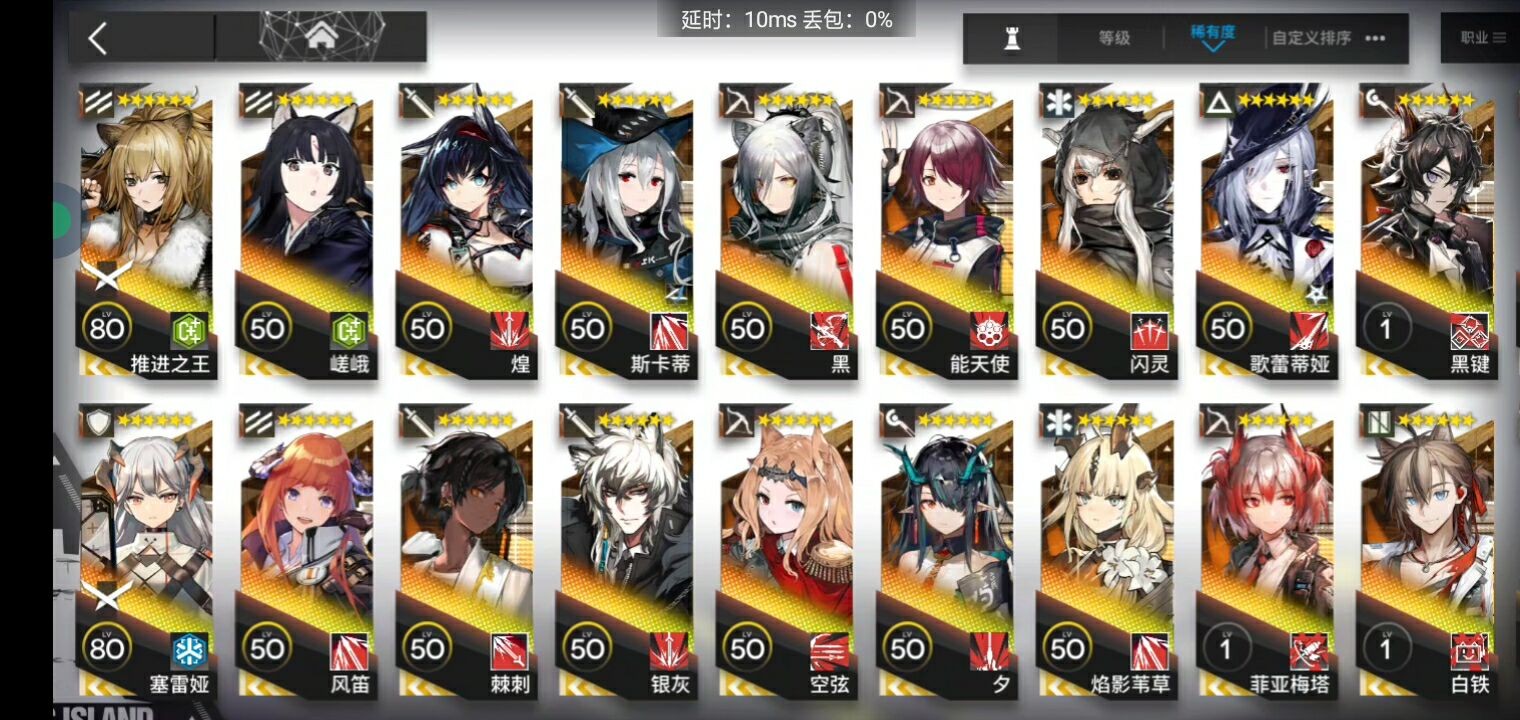Viewport: 1520px width, 720px height.
Task: Select the 斯卡蒂 operator card
Action: click(x=626, y=230)
